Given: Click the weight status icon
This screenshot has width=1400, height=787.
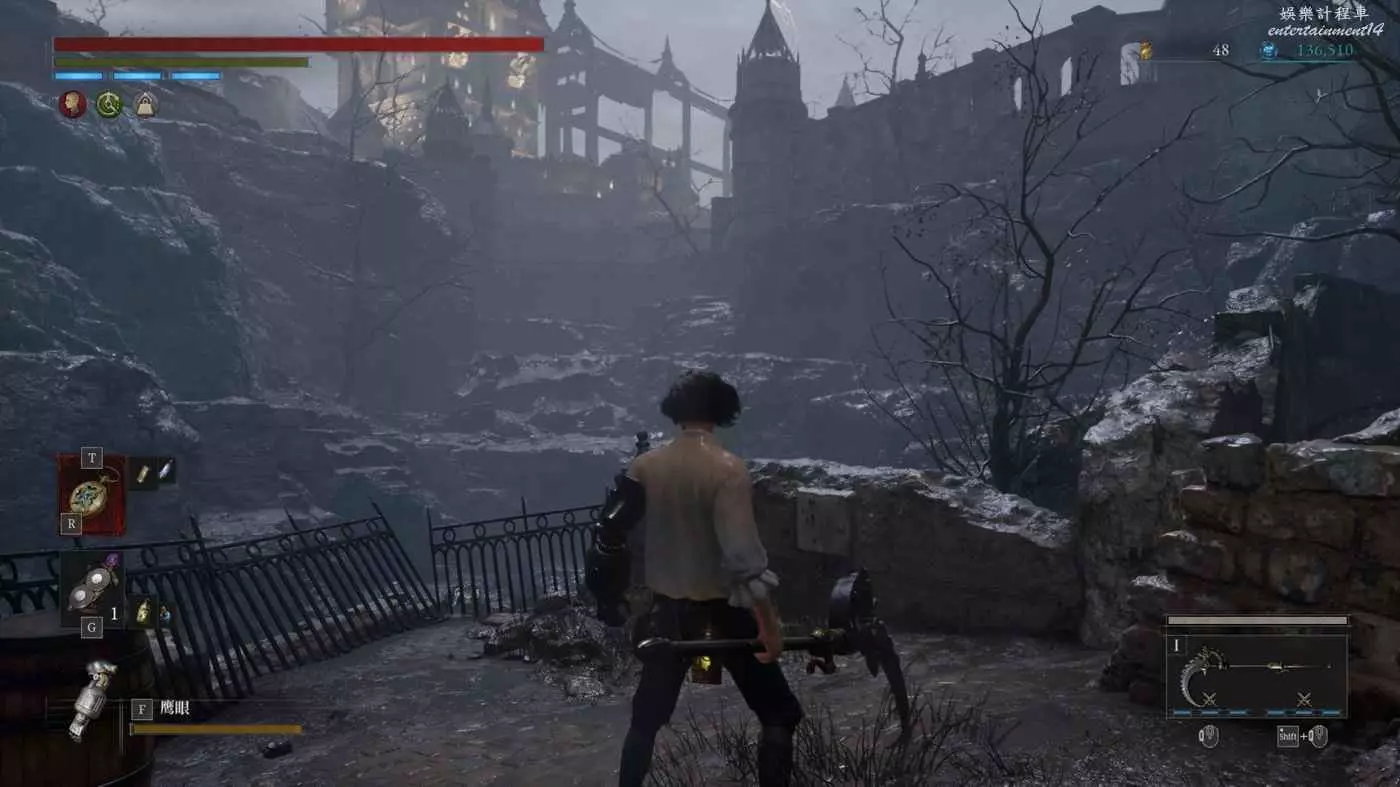Looking at the screenshot, I should [x=146, y=104].
